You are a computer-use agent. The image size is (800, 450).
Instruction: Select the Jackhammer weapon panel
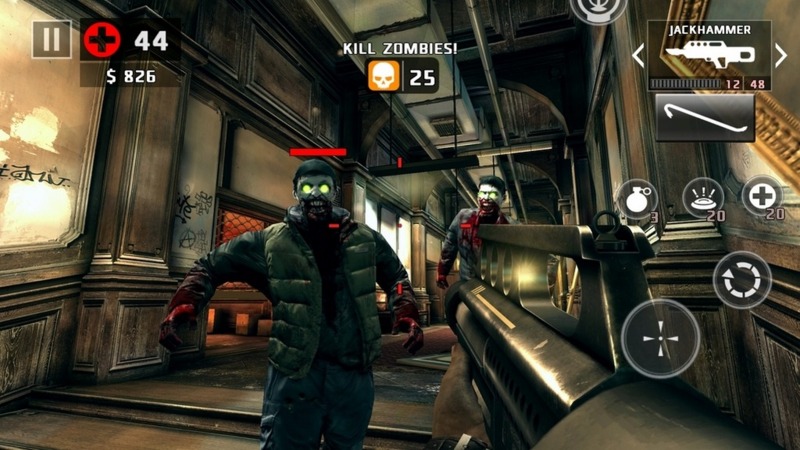pyautogui.click(x=709, y=57)
